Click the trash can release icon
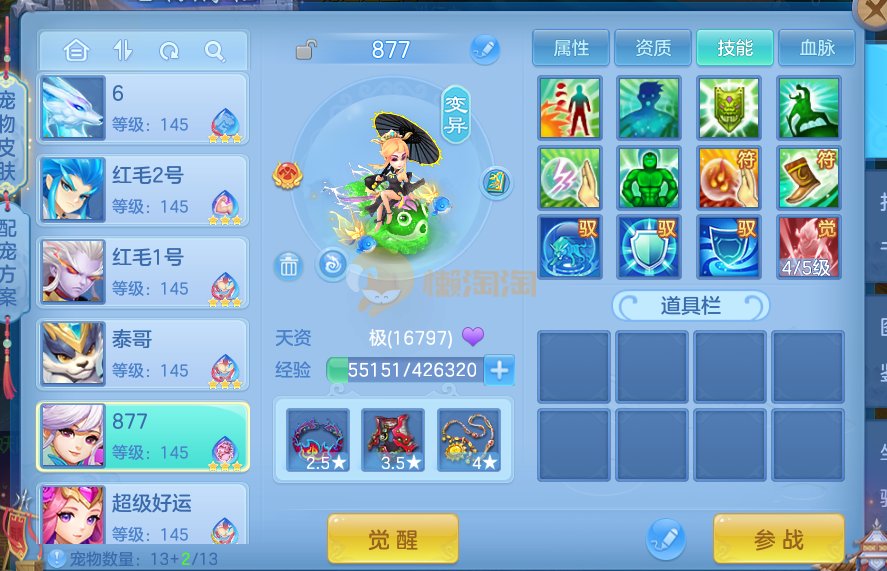Image resolution: width=887 pixels, height=571 pixels. (x=288, y=266)
